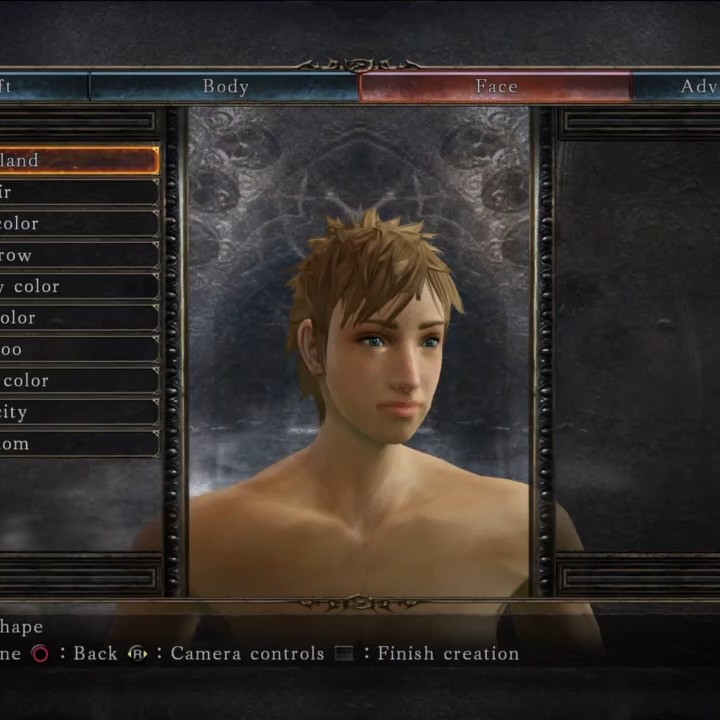Choose the Hair color entry
This screenshot has height=720, width=720.
78,223
